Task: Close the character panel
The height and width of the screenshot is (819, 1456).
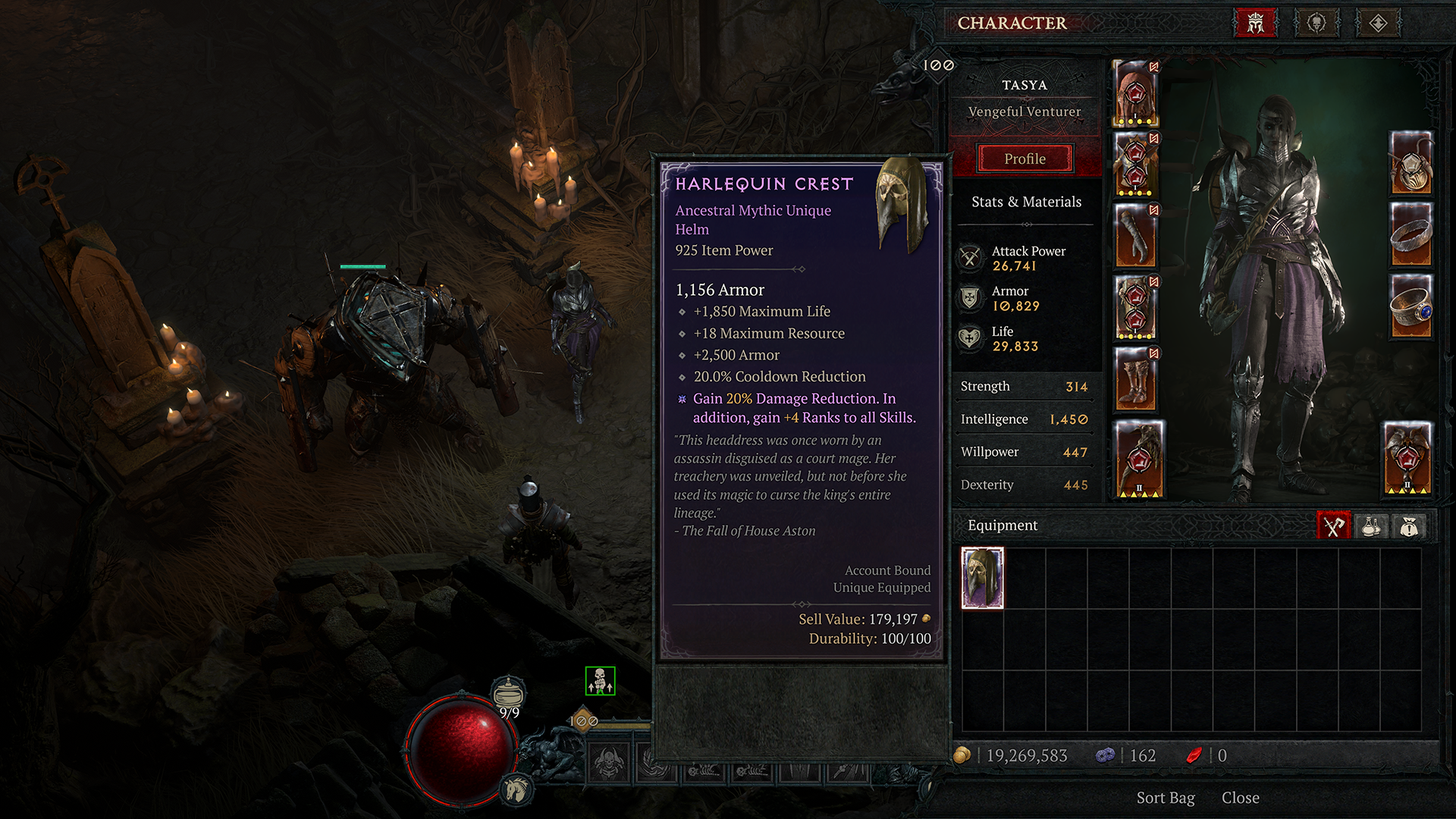Action: pyautogui.click(x=1240, y=798)
